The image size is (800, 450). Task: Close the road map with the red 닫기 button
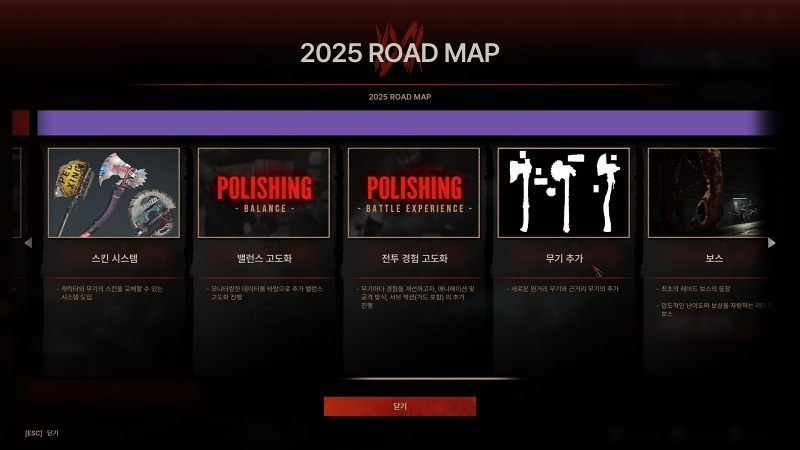(400, 406)
